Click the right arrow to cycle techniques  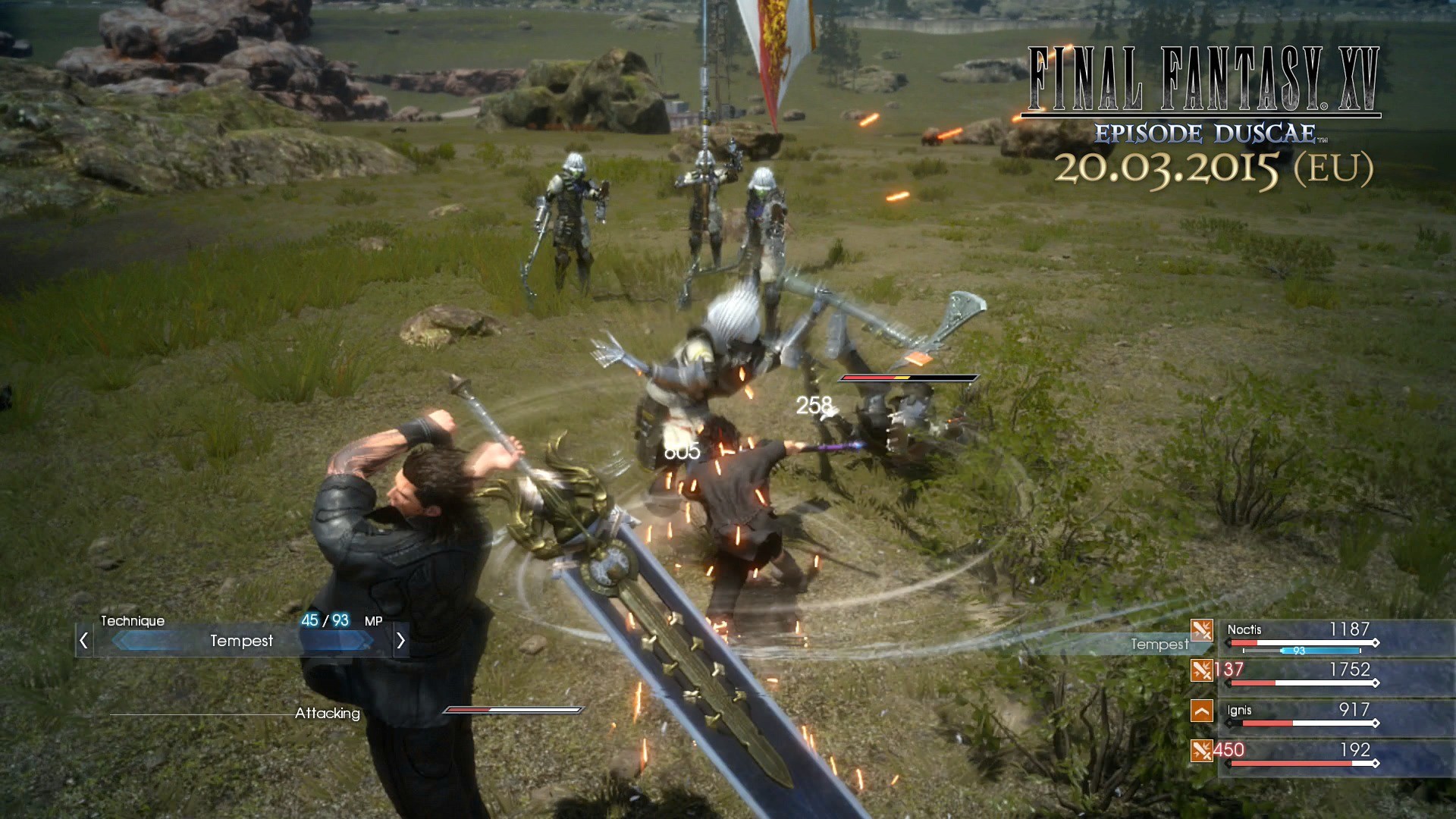click(401, 641)
